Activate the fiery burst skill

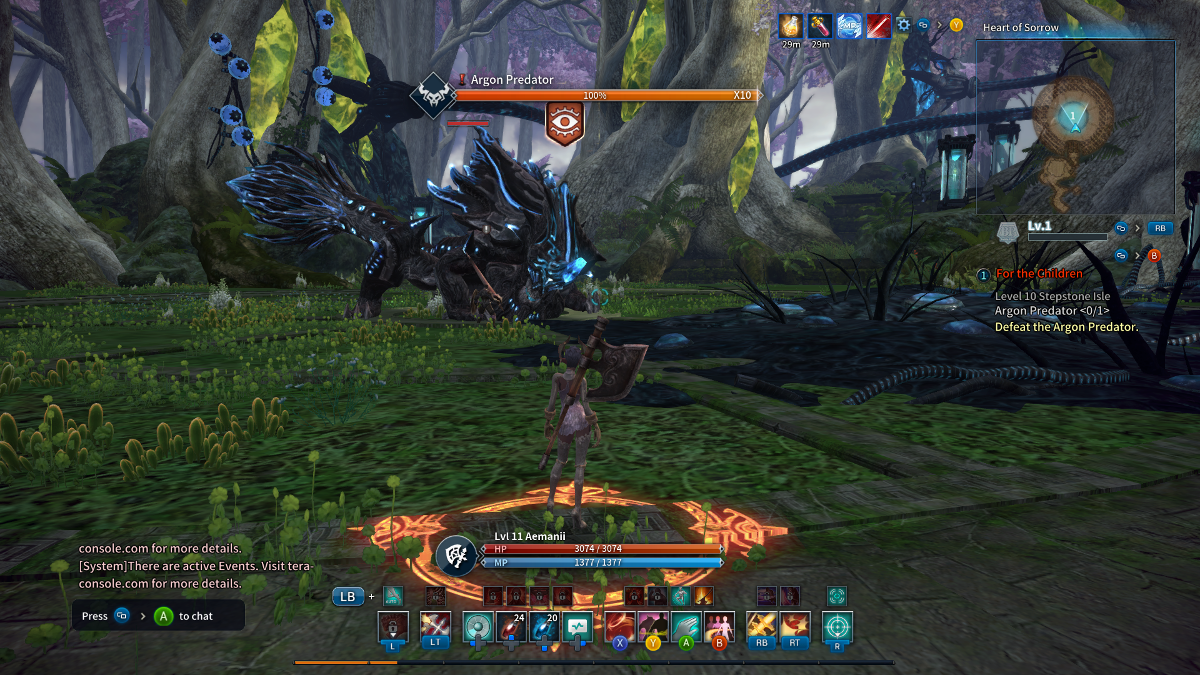point(795,627)
